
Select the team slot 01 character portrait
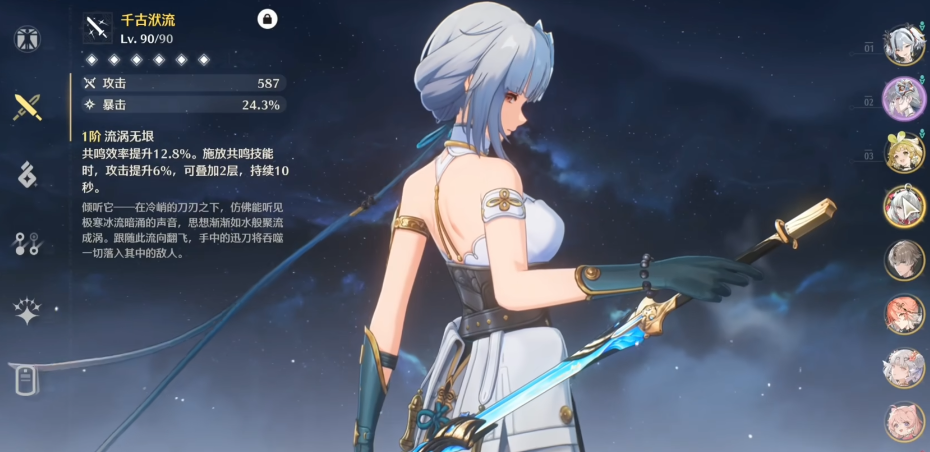(903, 46)
